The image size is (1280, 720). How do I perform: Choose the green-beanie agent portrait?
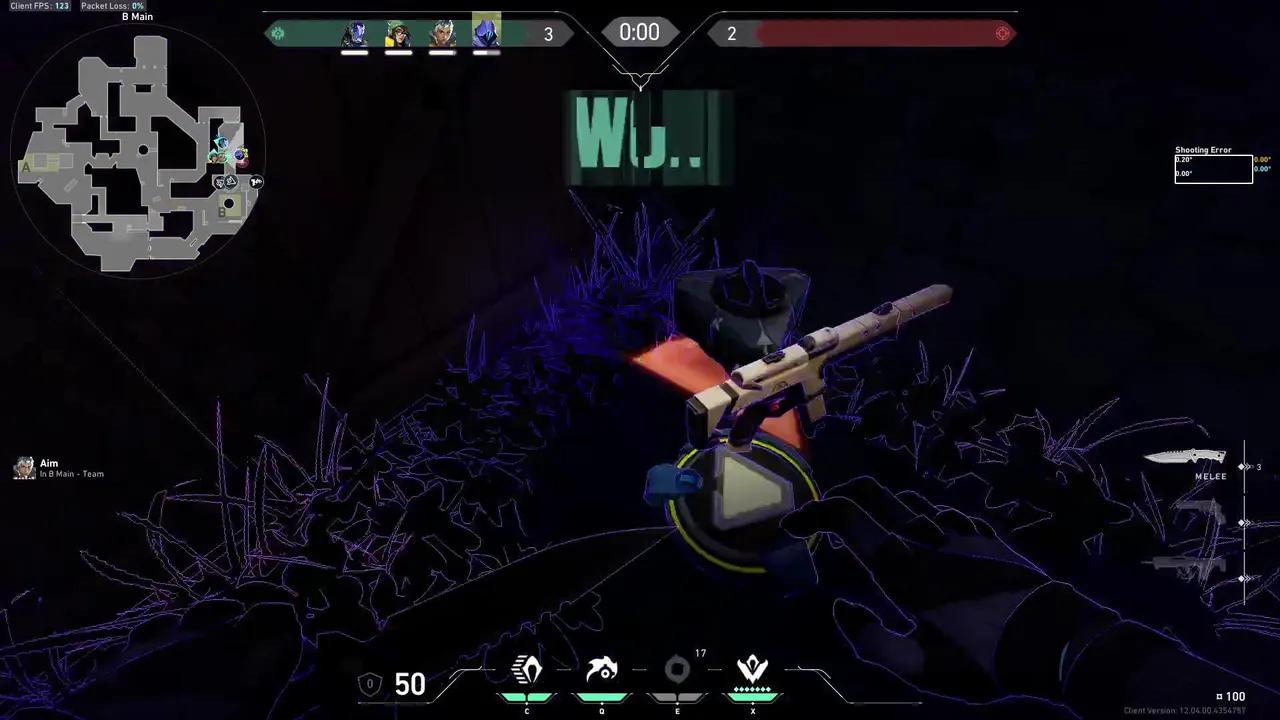[398, 34]
